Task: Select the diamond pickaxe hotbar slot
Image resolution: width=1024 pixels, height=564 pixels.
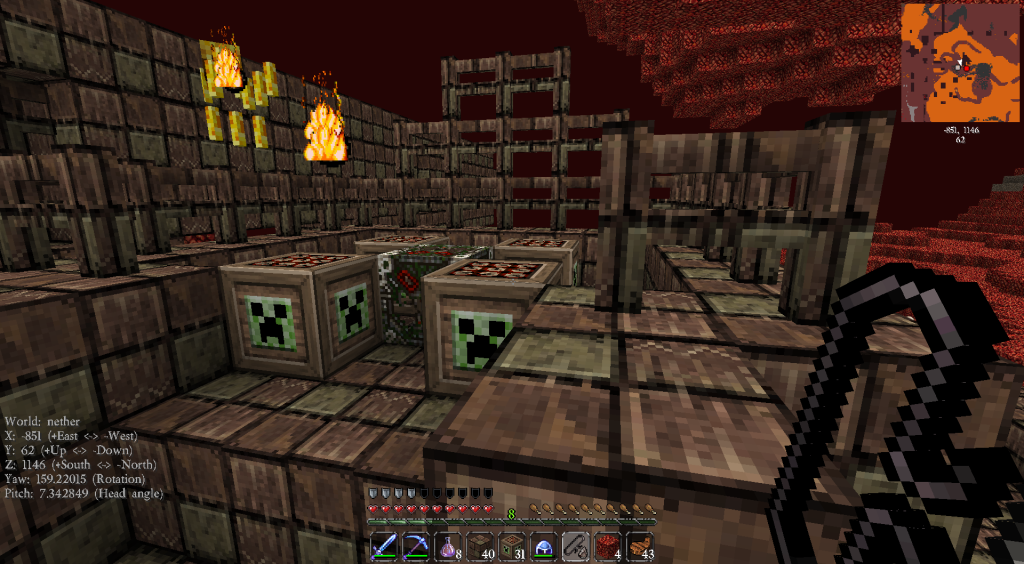Action: point(417,546)
